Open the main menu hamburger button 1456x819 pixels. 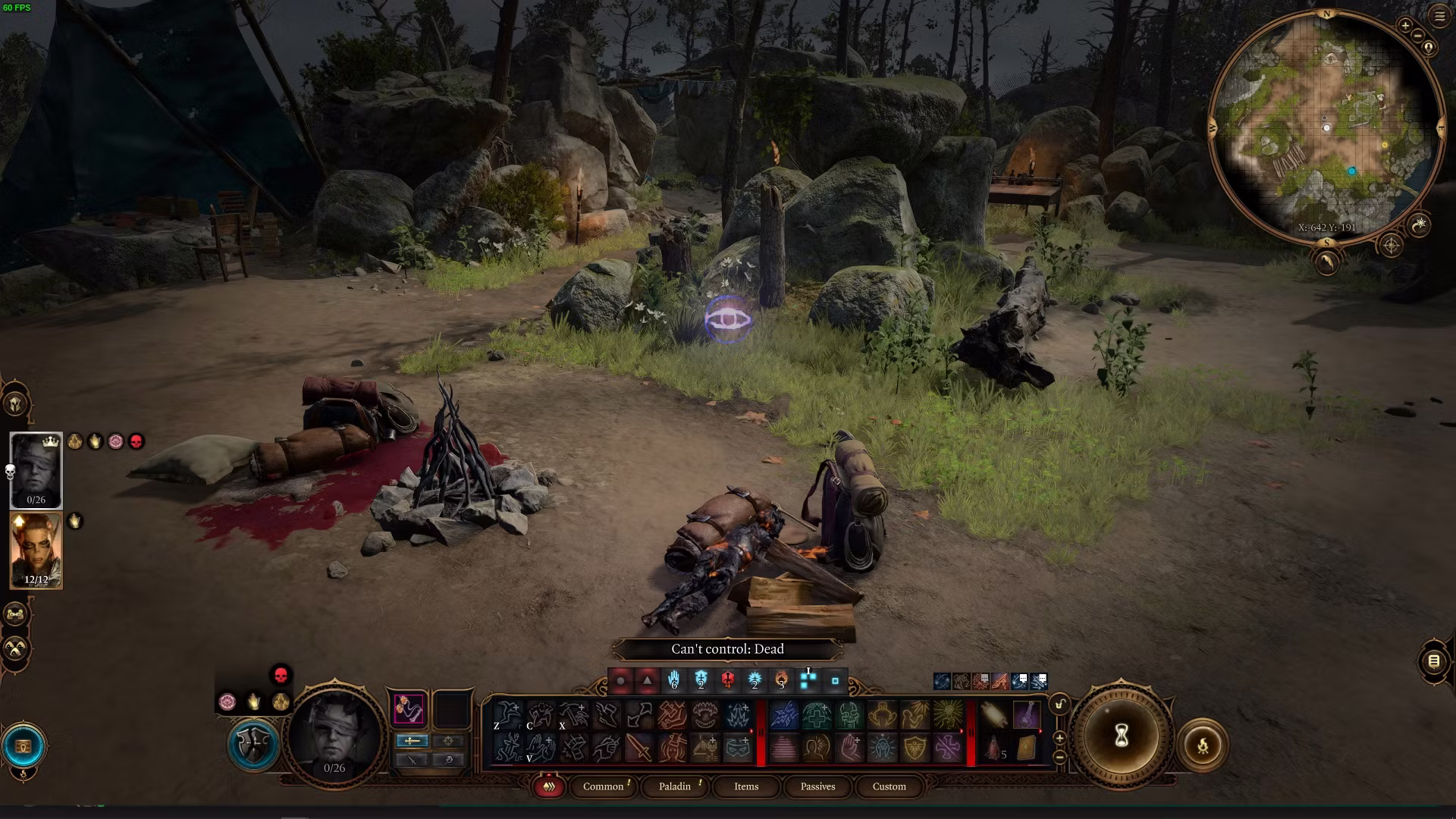point(1439,17)
